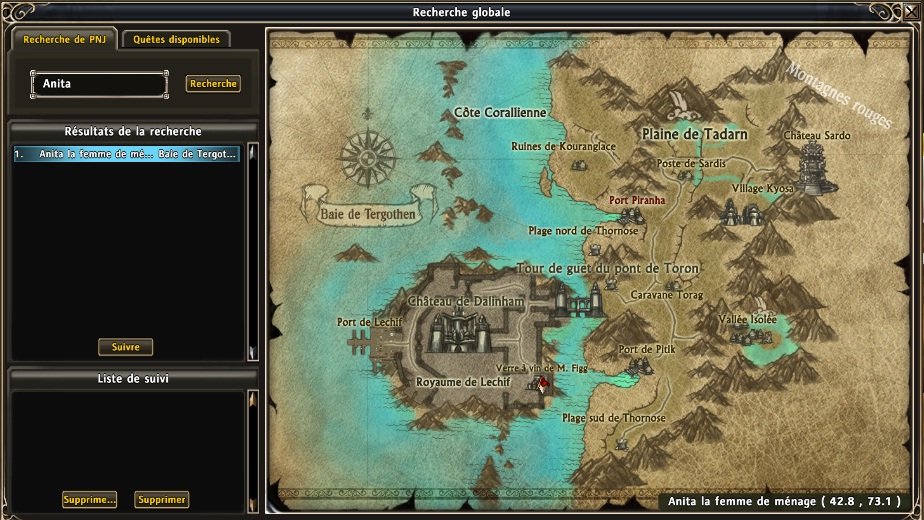Pick Village Kyosa on the map
Image resolution: width=924 pixels, height=520 pixels.
762,188
